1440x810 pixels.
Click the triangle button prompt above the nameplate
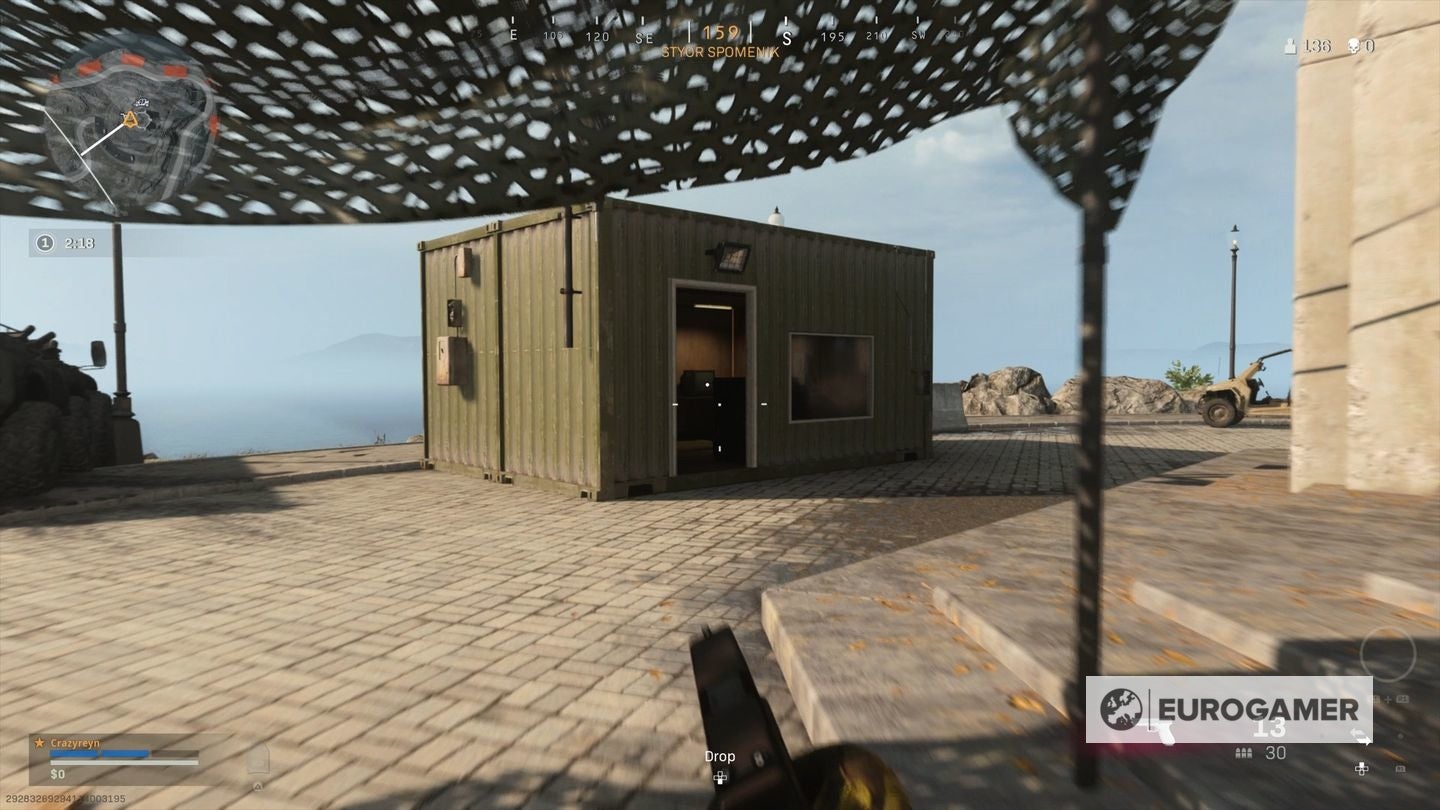[x=258, y=787]
